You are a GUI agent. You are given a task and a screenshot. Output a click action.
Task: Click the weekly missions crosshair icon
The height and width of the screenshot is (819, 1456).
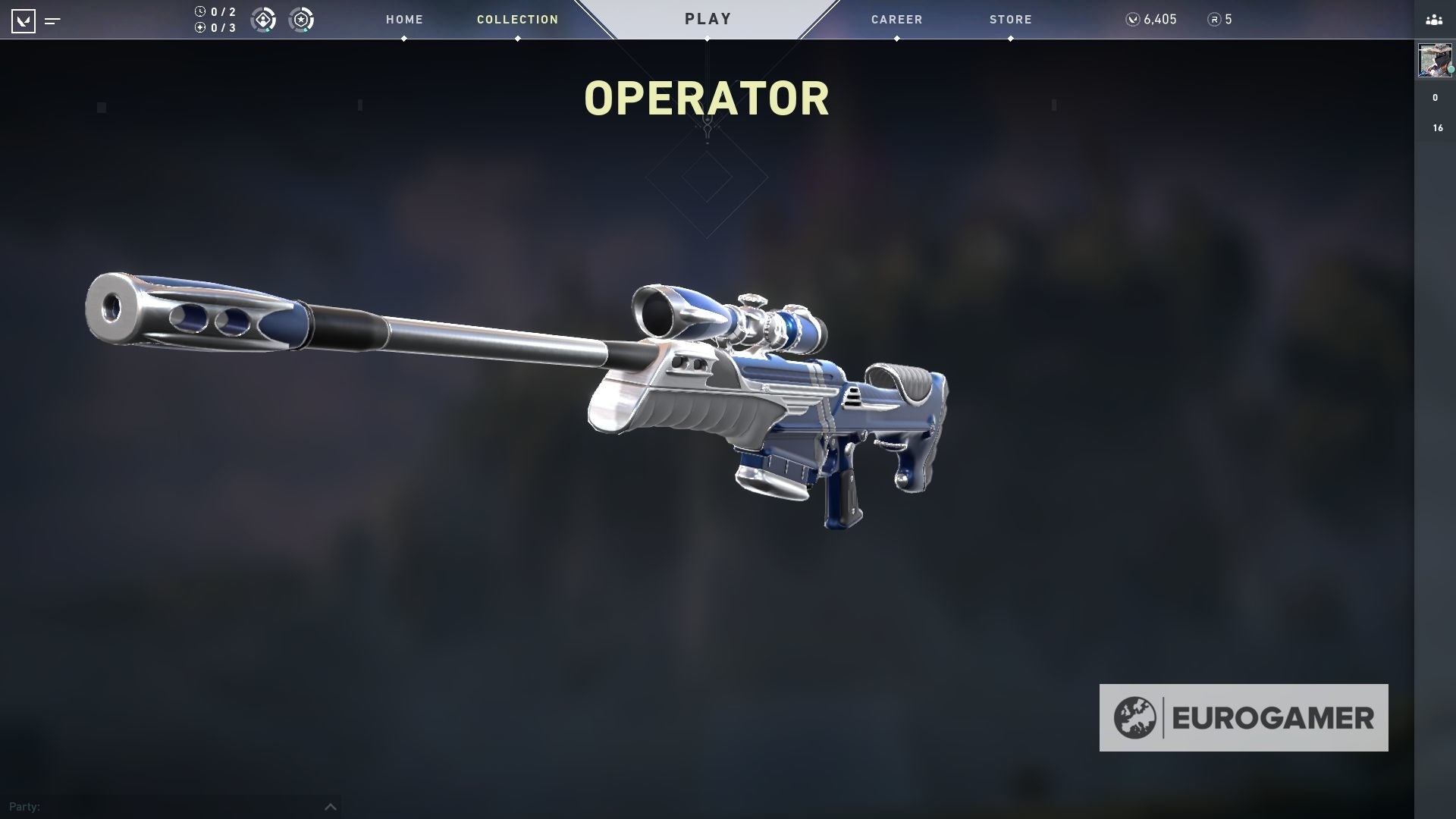(x=199, y=26)
